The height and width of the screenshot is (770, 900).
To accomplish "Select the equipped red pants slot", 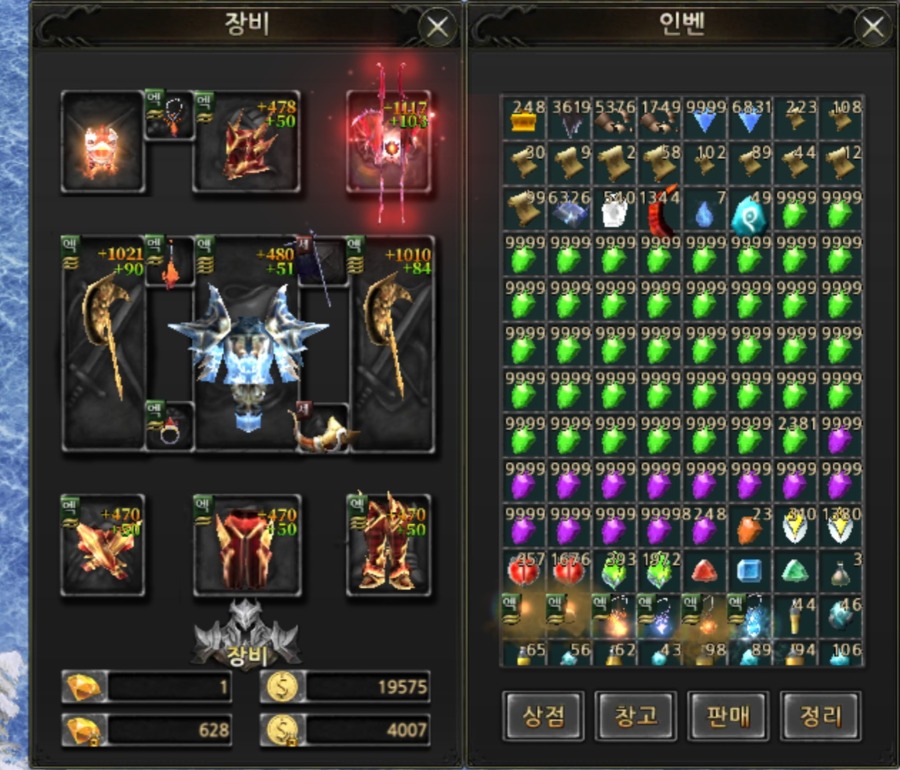I will click(x=247, y=546).
